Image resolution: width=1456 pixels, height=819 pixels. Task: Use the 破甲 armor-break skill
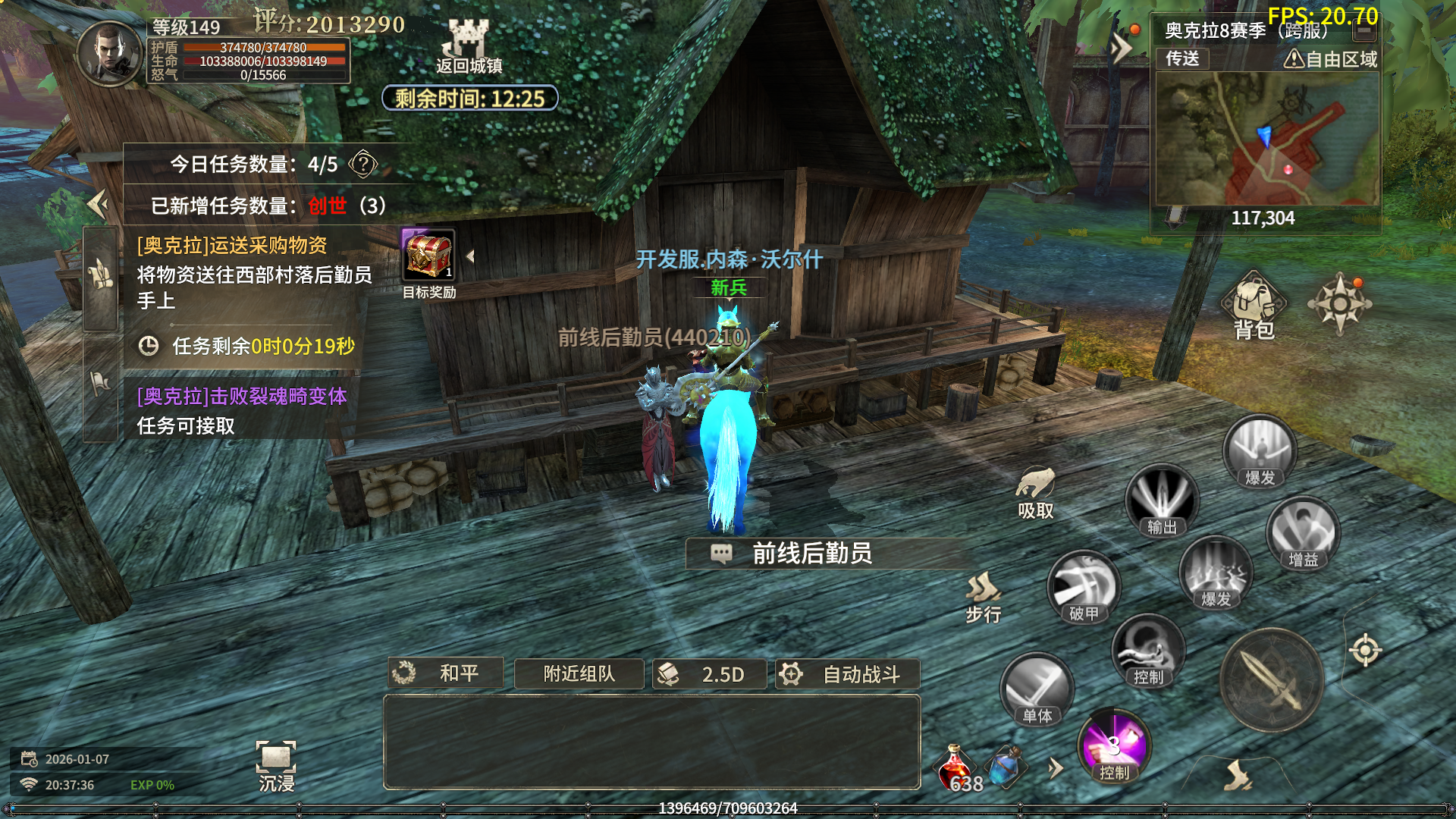(1083, 586)
